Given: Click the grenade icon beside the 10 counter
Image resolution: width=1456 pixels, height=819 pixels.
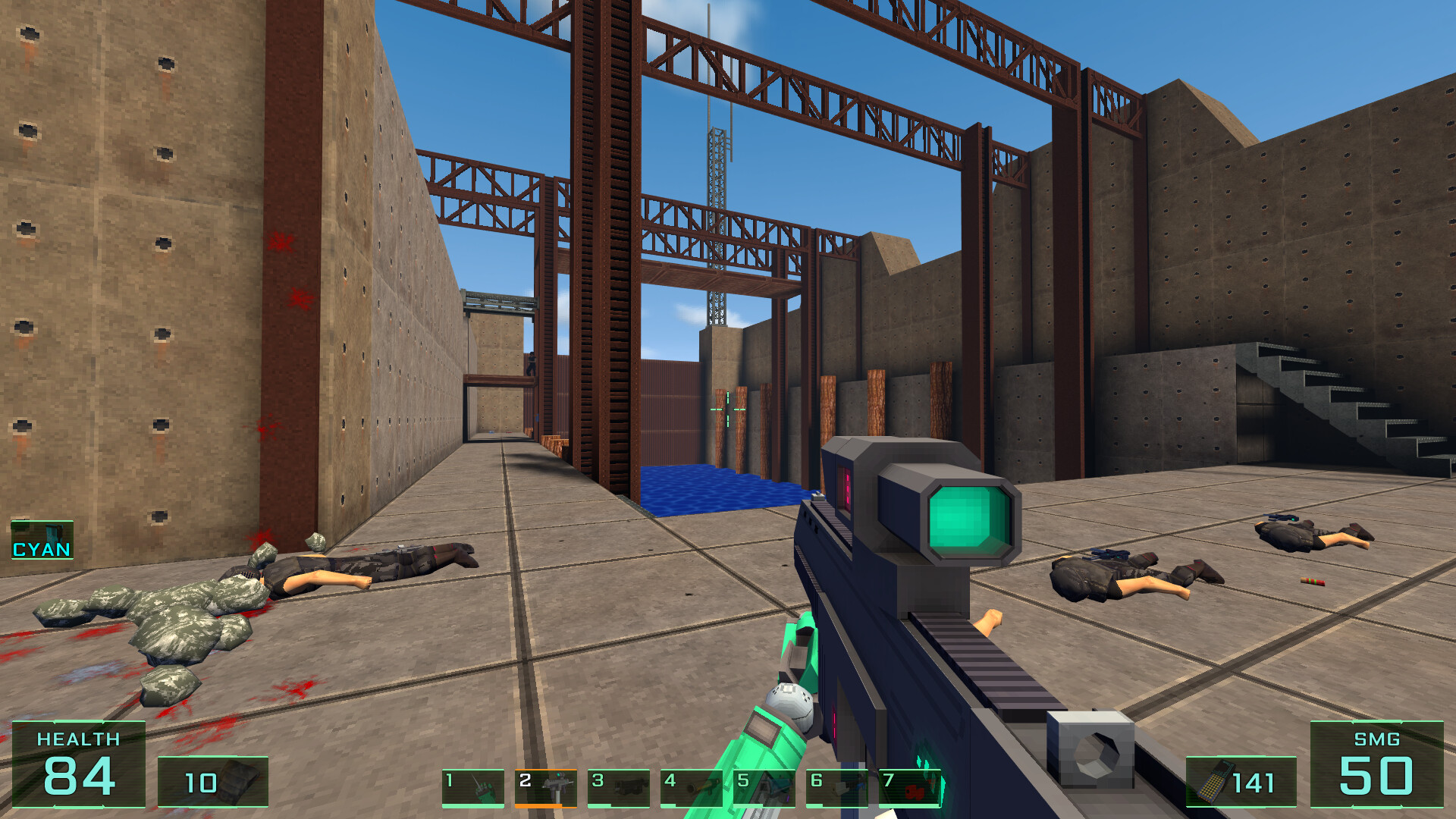Looking at the screenshot, I should coord(235,783).
